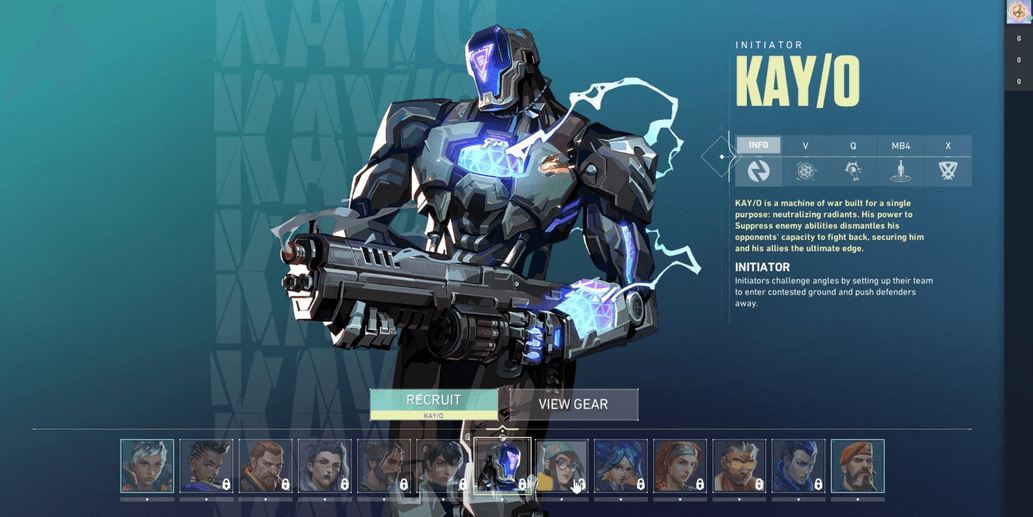Viewport: 1033px width, 517px height.
Task: Select Jett's white-haired portrait
Action: coord(147,466)
